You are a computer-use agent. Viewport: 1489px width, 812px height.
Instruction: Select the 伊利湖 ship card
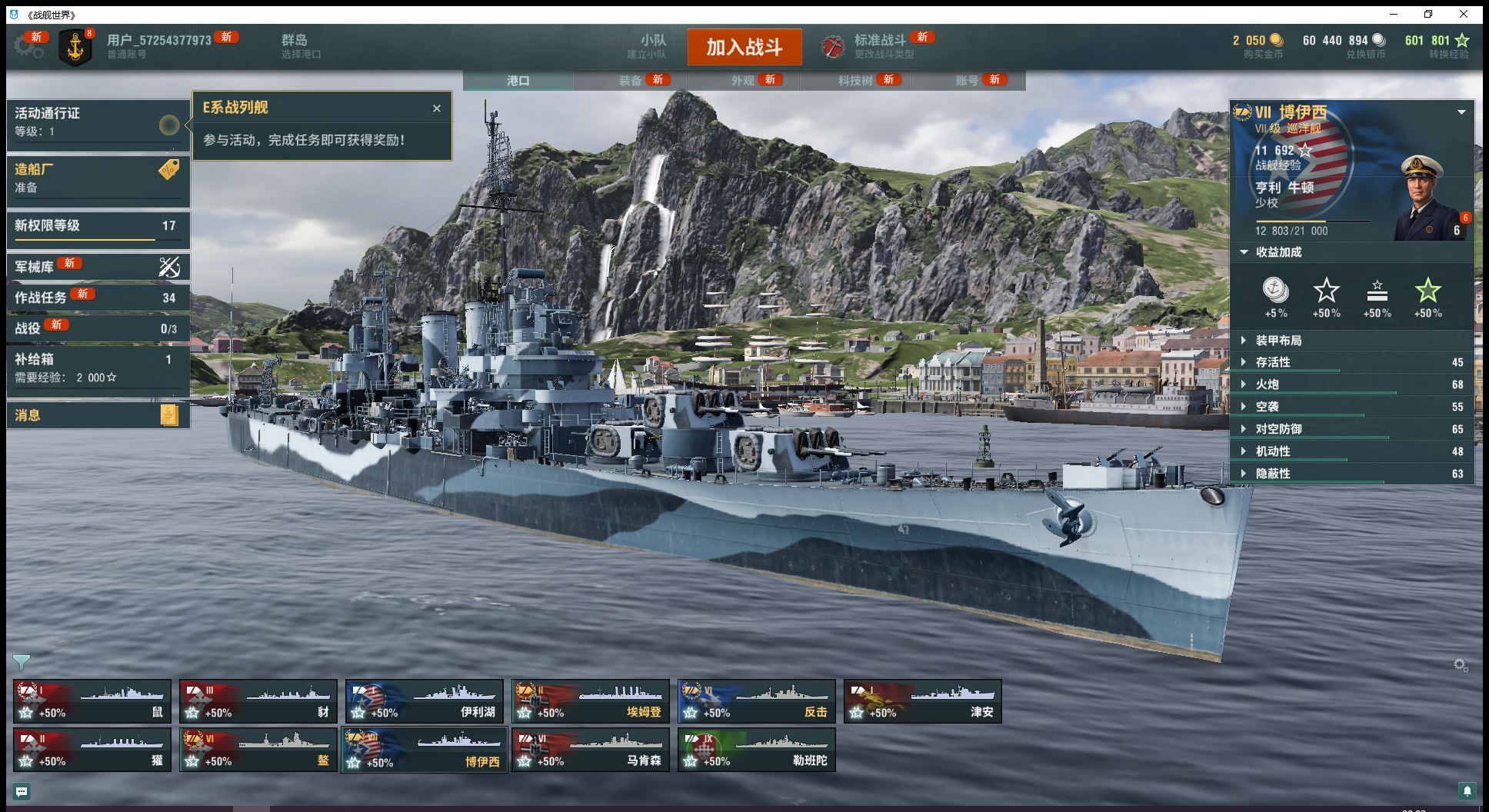425,701
